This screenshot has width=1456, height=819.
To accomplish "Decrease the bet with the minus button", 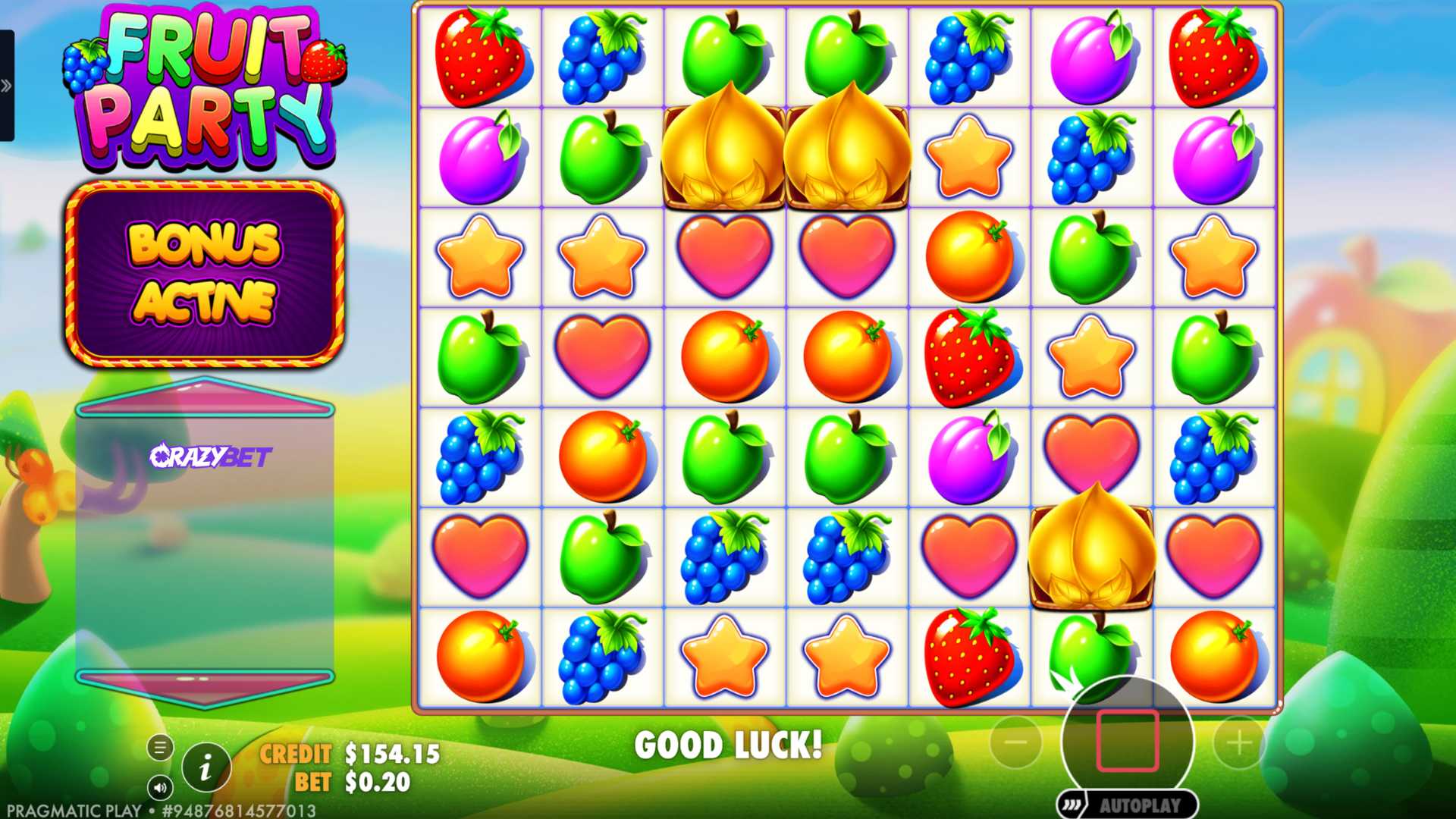I will tap(1015, 742).
